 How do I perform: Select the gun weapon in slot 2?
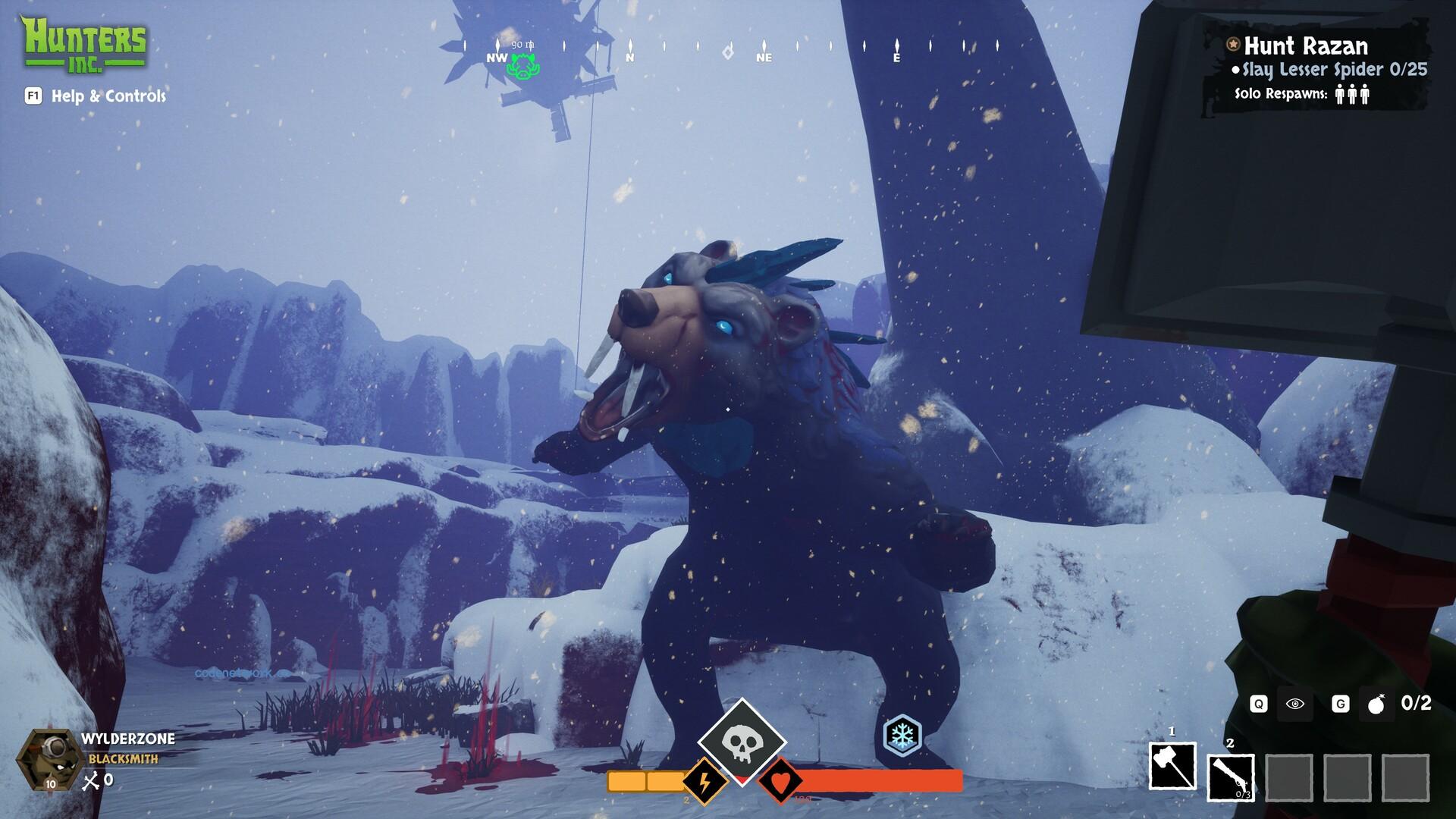point(1230,777)
